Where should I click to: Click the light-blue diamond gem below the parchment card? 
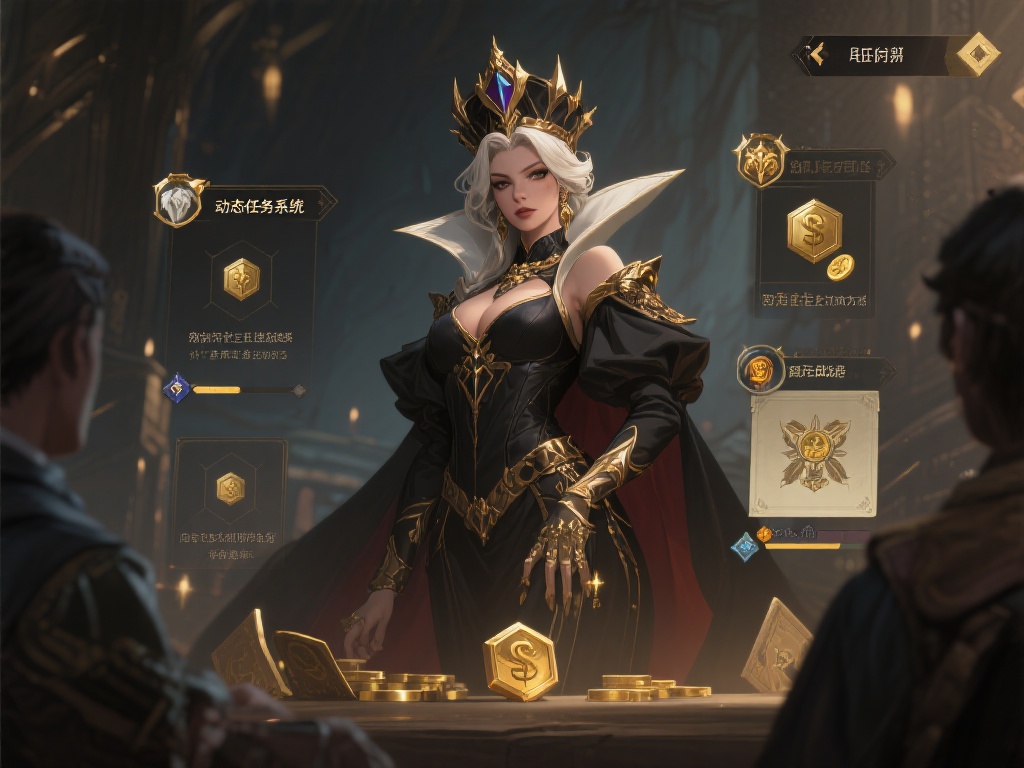click(x=744, y=546)
